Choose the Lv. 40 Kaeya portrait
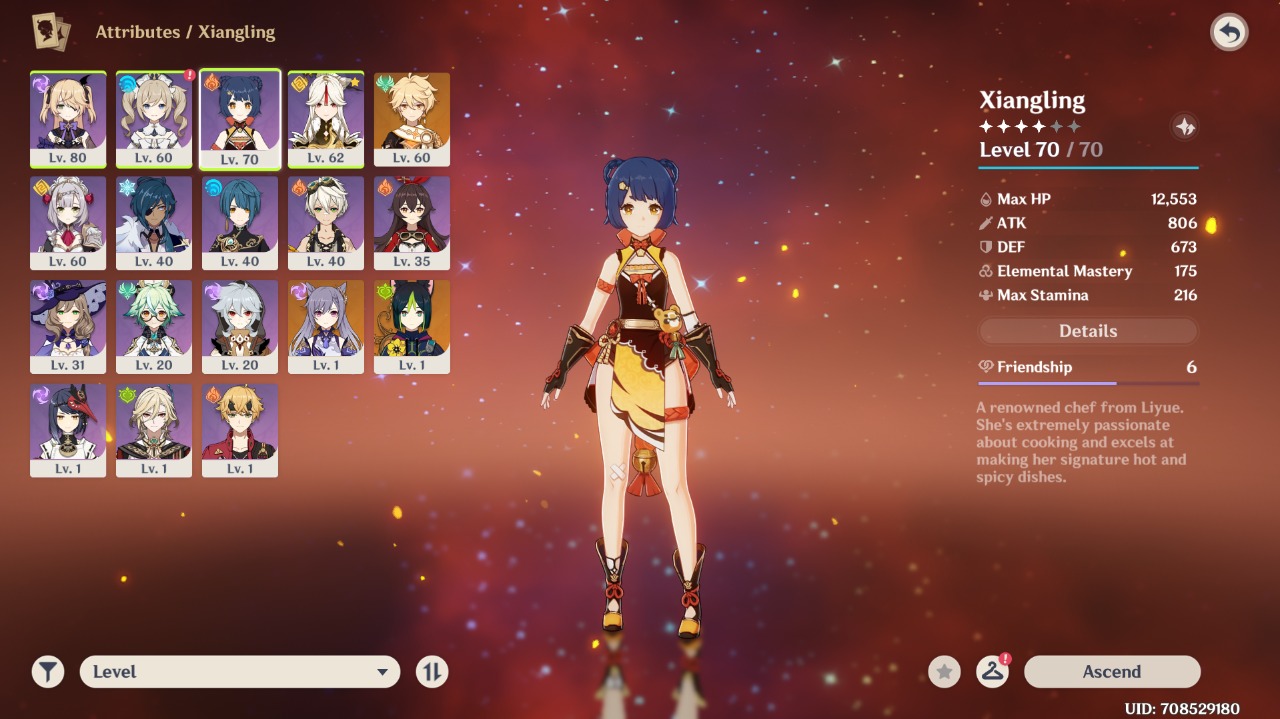1280x719 pixels. click(x=154, y=222)
